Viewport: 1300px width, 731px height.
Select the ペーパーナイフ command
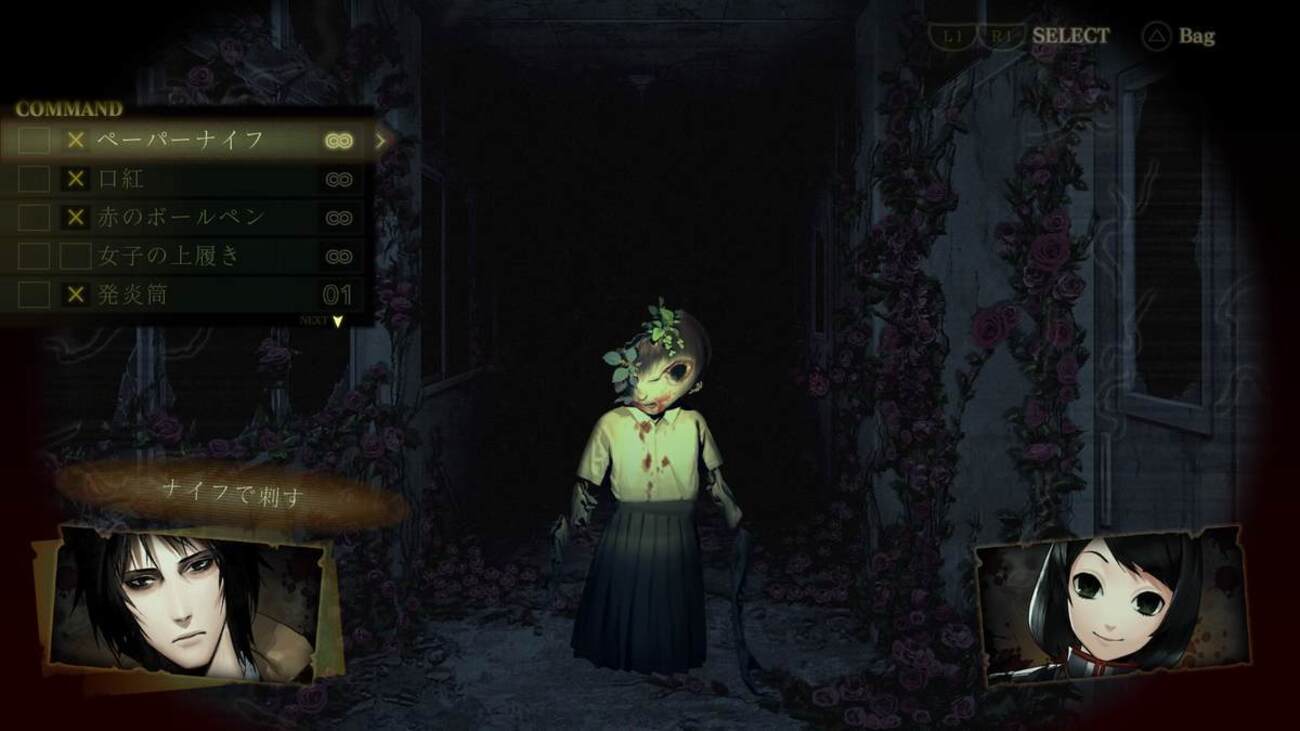pyautogui.click(x=180, y=140)
